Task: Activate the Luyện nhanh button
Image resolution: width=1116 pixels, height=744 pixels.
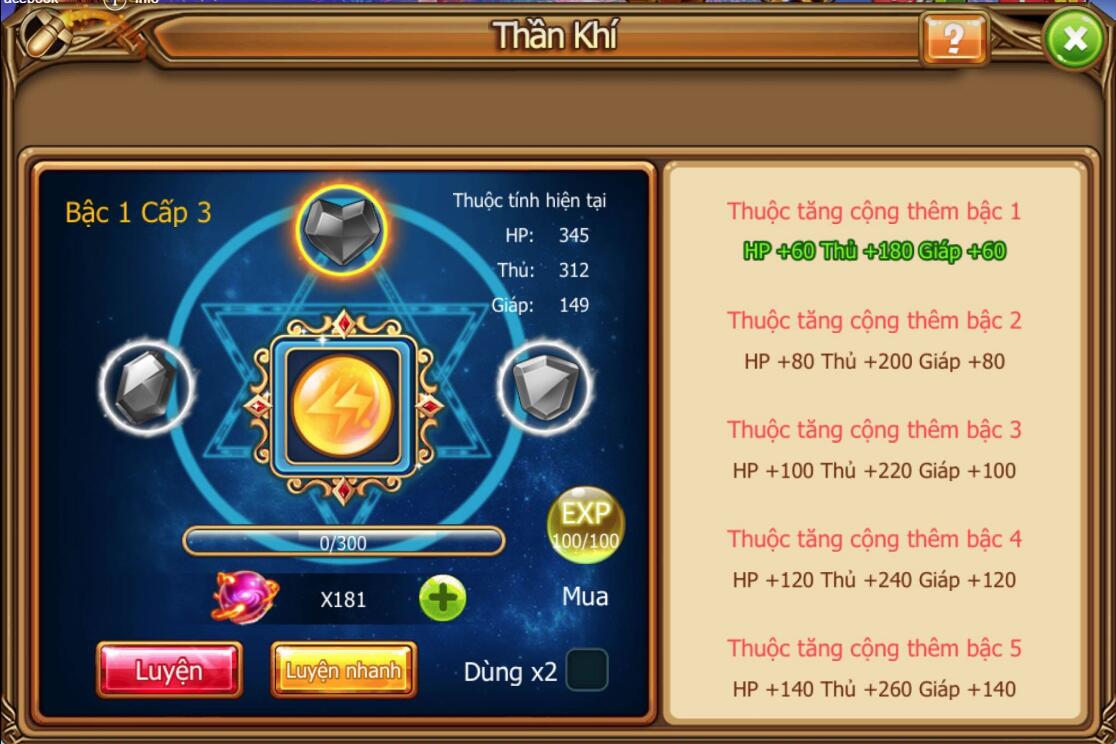Action: 343,670
